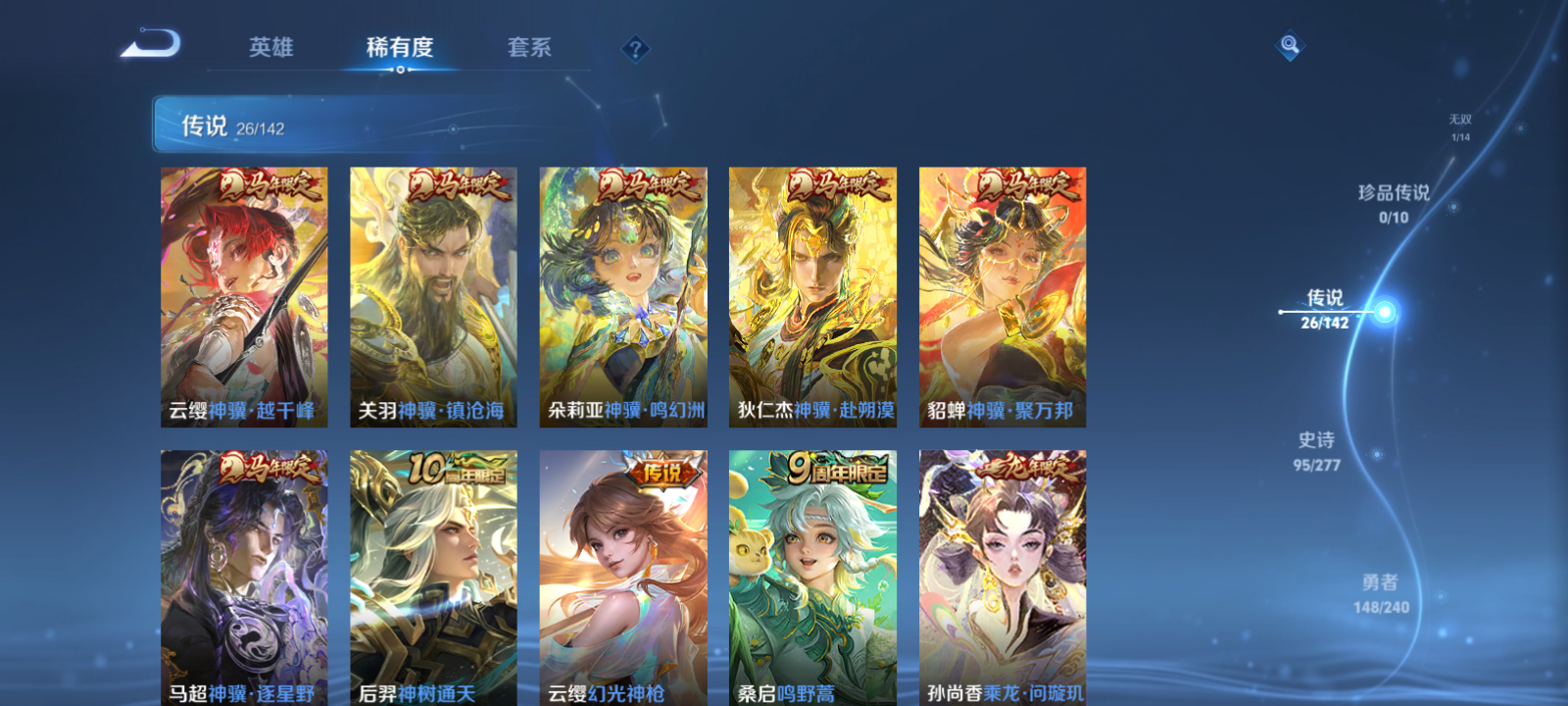Tap the back arrow logo to exit
The width and height of the screenshot is (1568, 706).
tap(152, 43)
